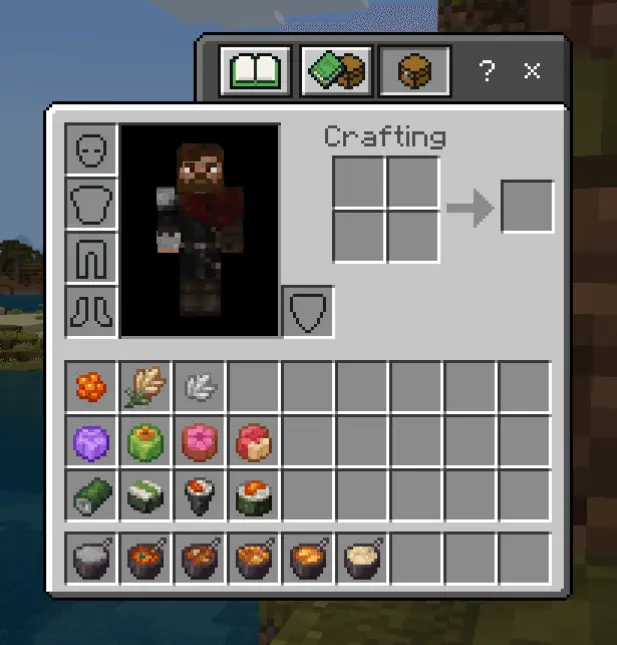Viewport: 617px width, 645px height.
Task: Click the crafting output slot
Action: click(527, 207)
